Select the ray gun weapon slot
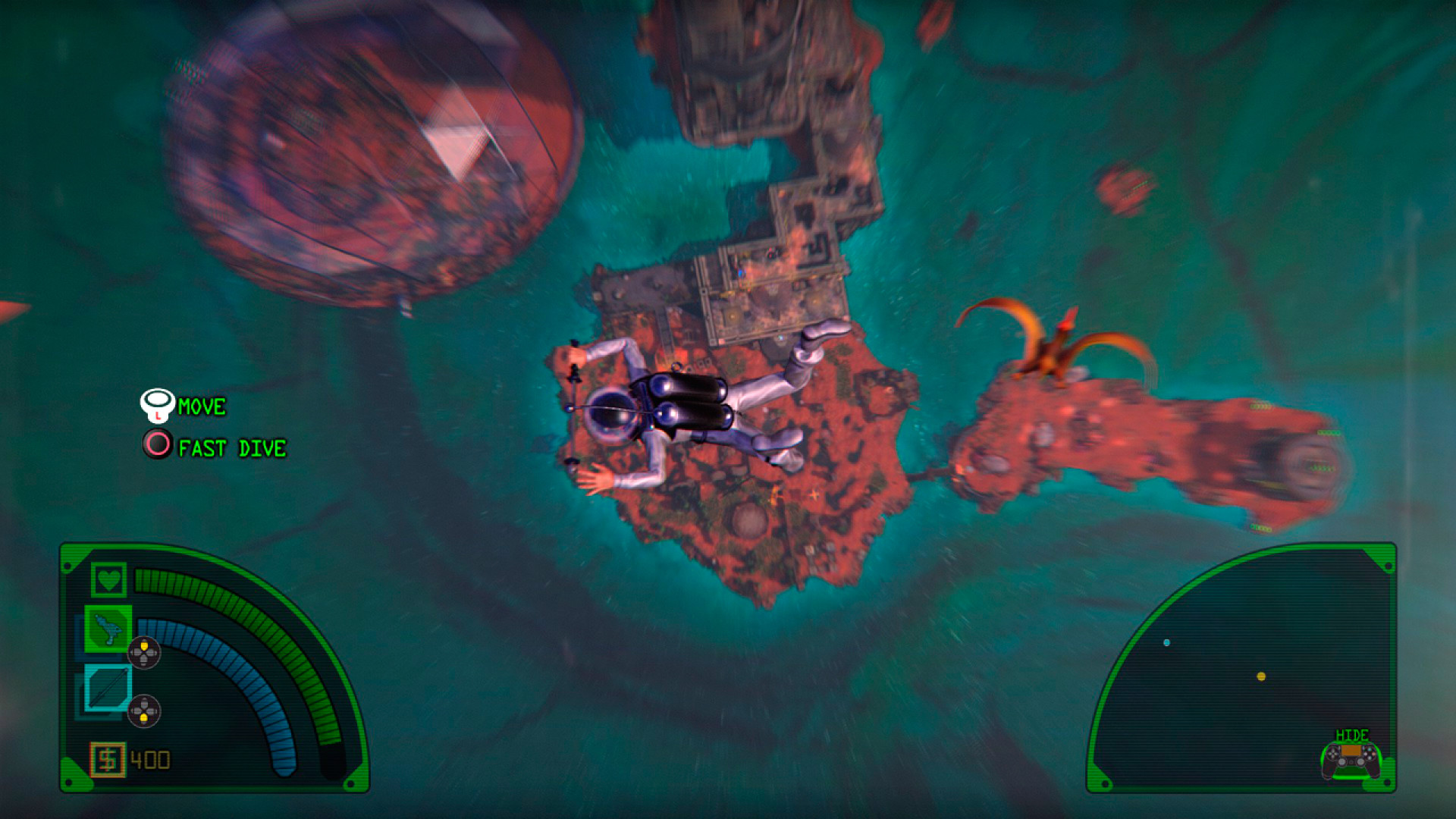 [x=108, y=629]
